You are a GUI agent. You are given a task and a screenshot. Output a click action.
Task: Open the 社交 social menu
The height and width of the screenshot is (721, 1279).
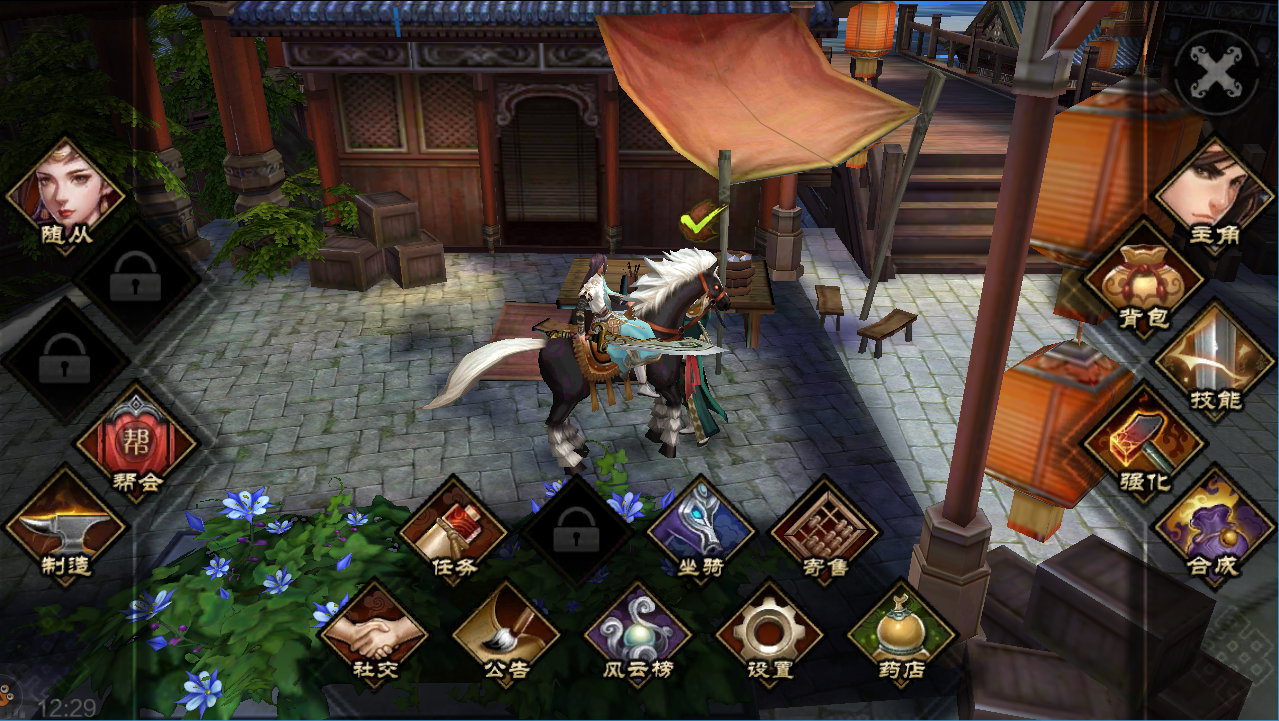point(374,633)
